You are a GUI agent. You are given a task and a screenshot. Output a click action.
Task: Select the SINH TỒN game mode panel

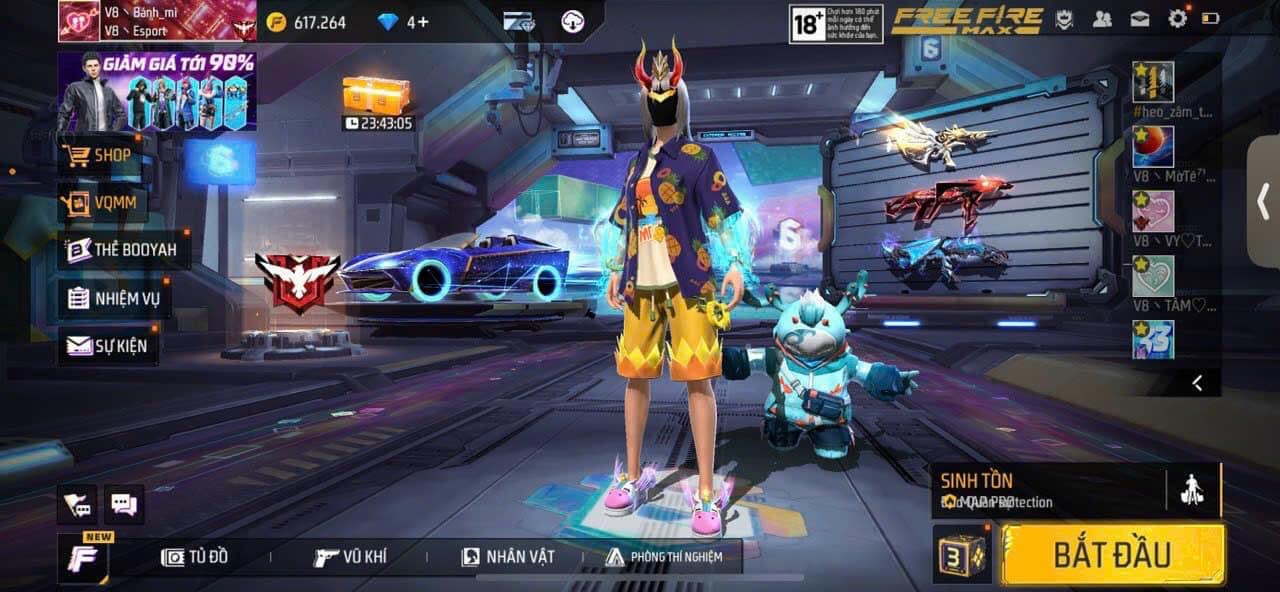(1046, 490)
